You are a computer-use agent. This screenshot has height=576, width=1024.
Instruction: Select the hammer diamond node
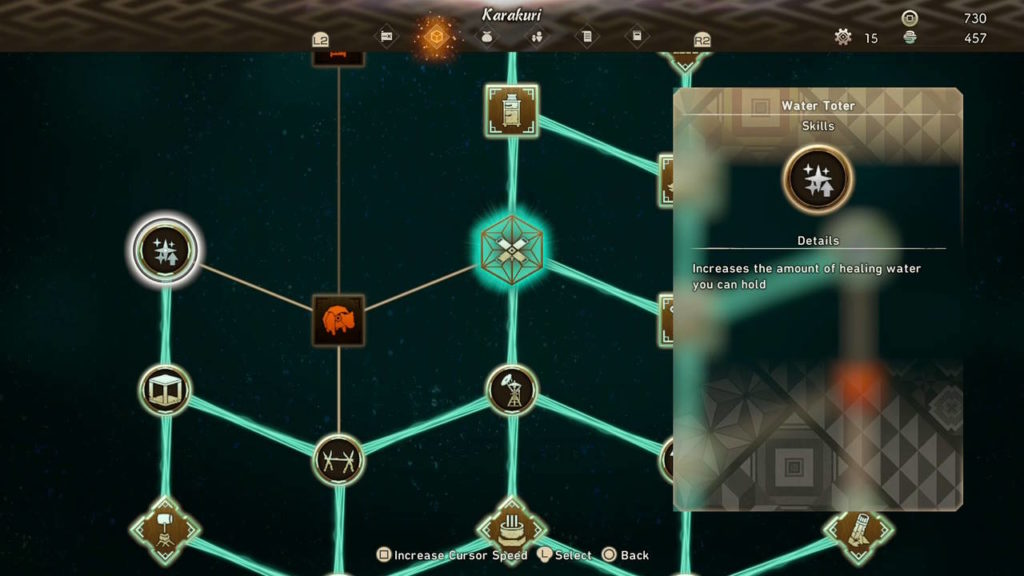tap(165, 529)
